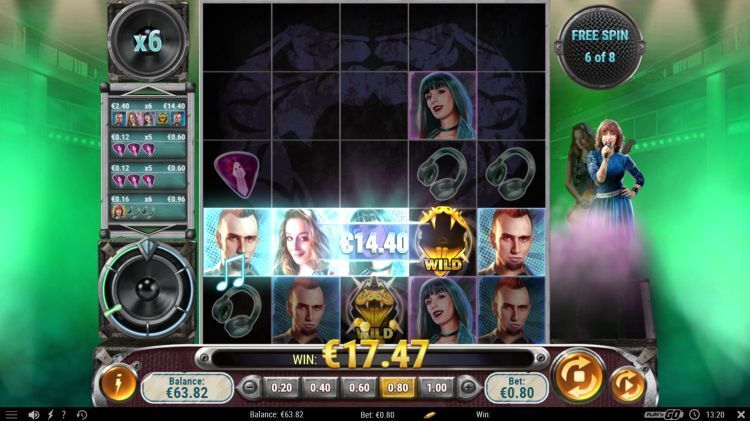Toggle sound with the speaker icon
The height and width of the screenshot is (421, 750).
(34, 414)
